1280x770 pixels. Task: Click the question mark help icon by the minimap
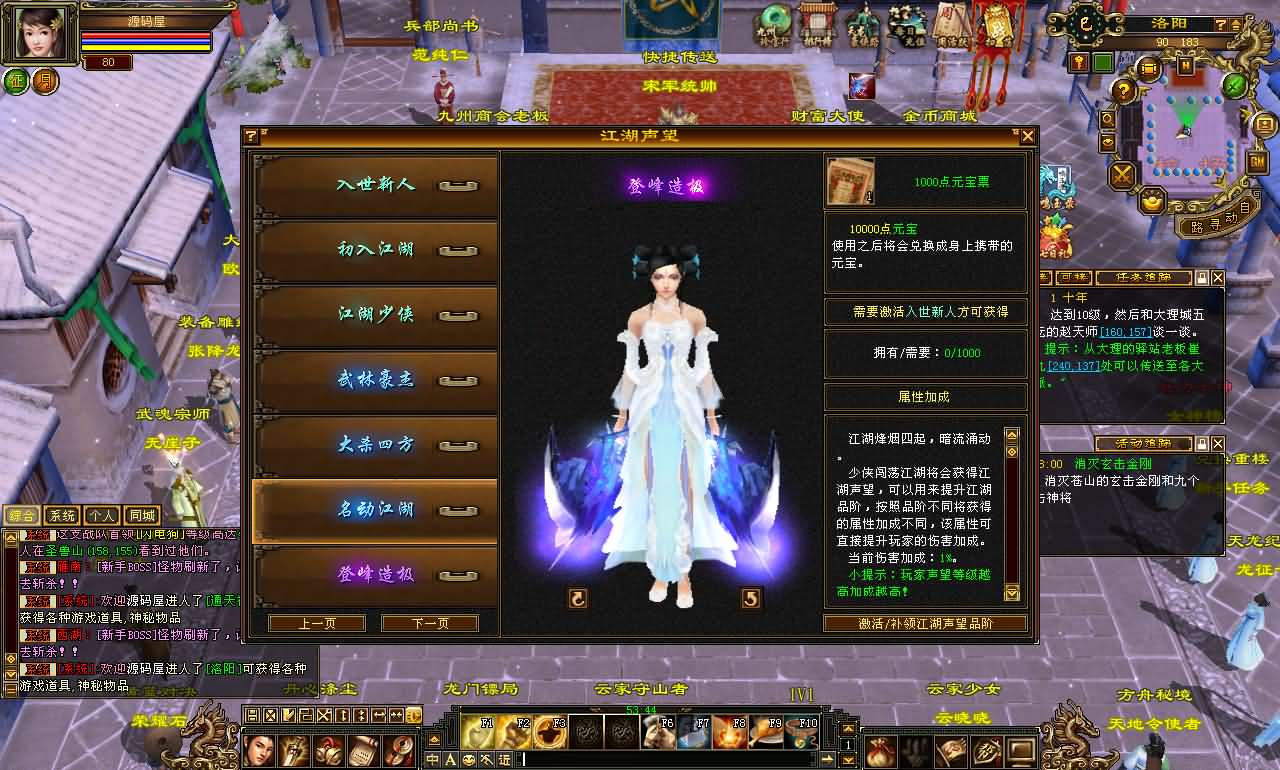(x=1123, y=89)
